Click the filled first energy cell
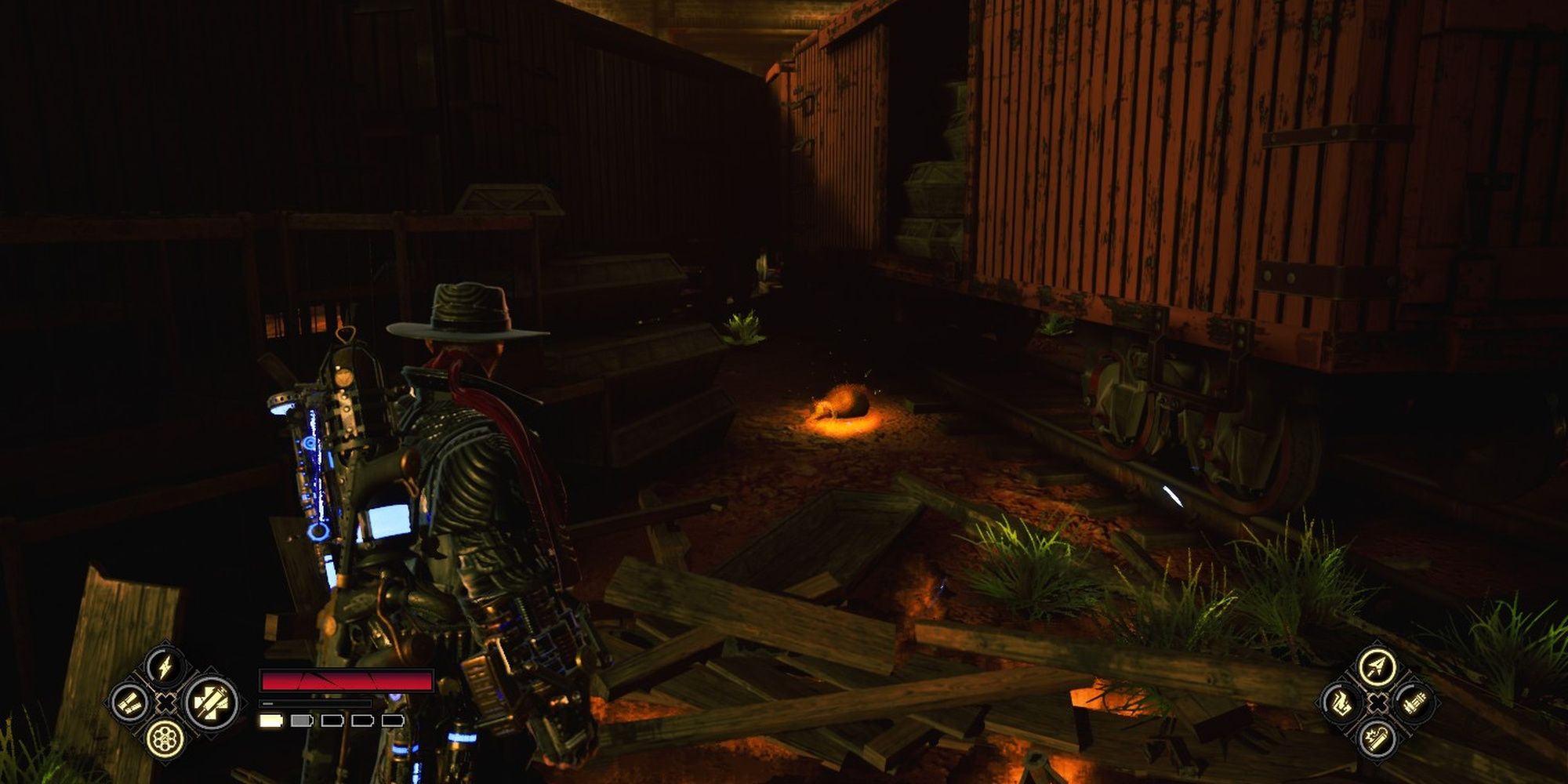Viewport: 1568px width, 784px height. 271,721
